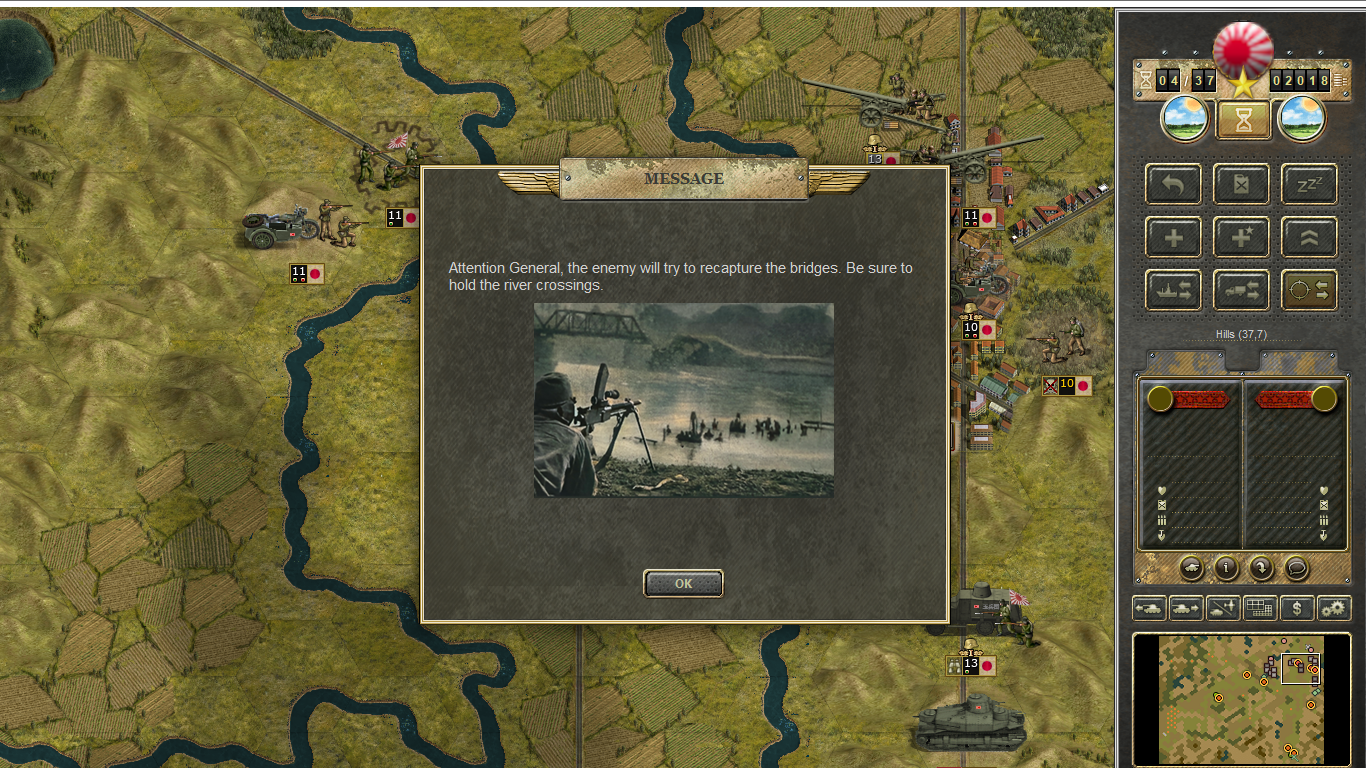Open the unit details tank icon
This screenshot has height=768, width=1366.
click(1191, 568)
